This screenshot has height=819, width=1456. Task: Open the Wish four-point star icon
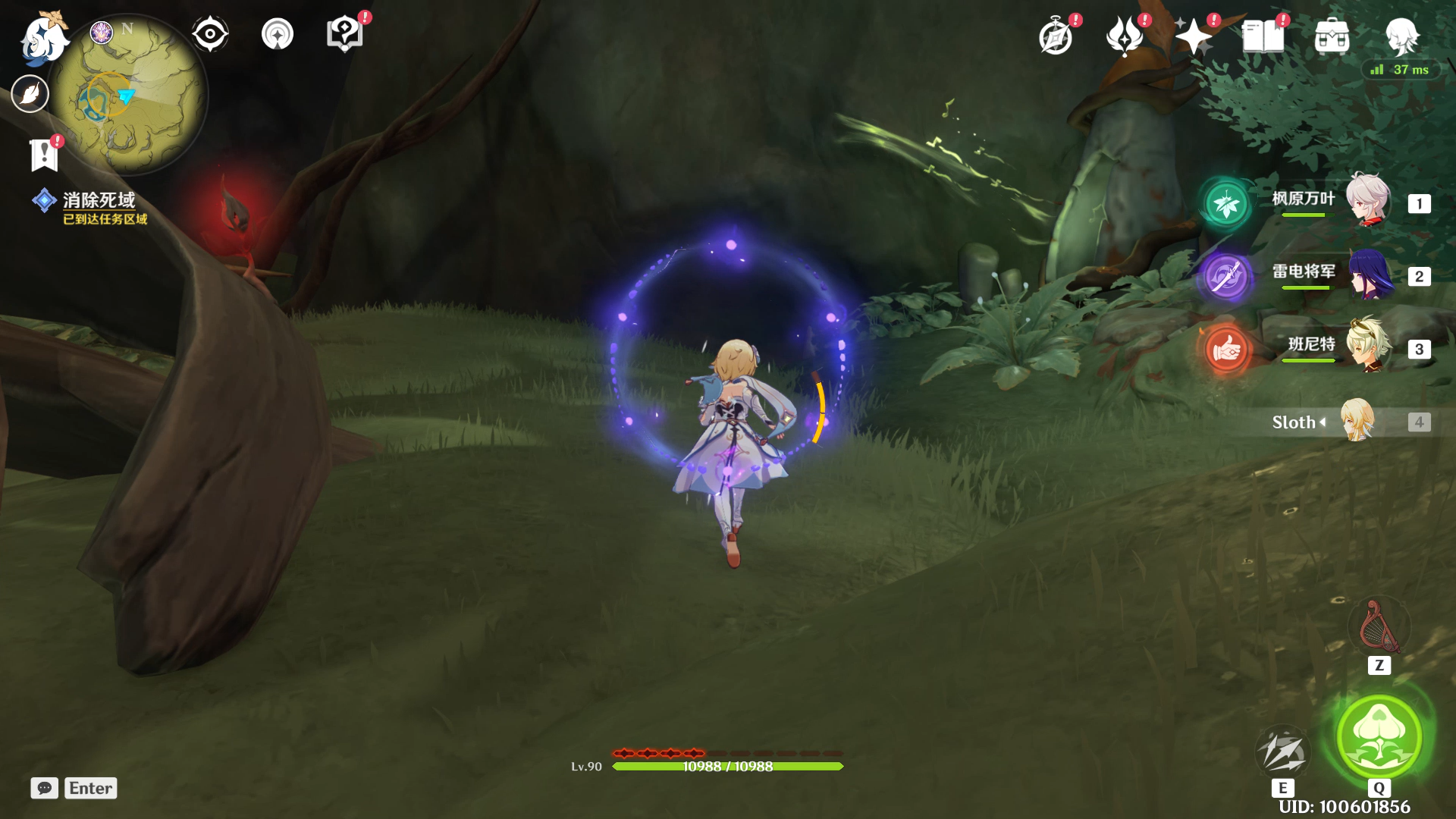pyautogui.click(x=1193, y=36)
